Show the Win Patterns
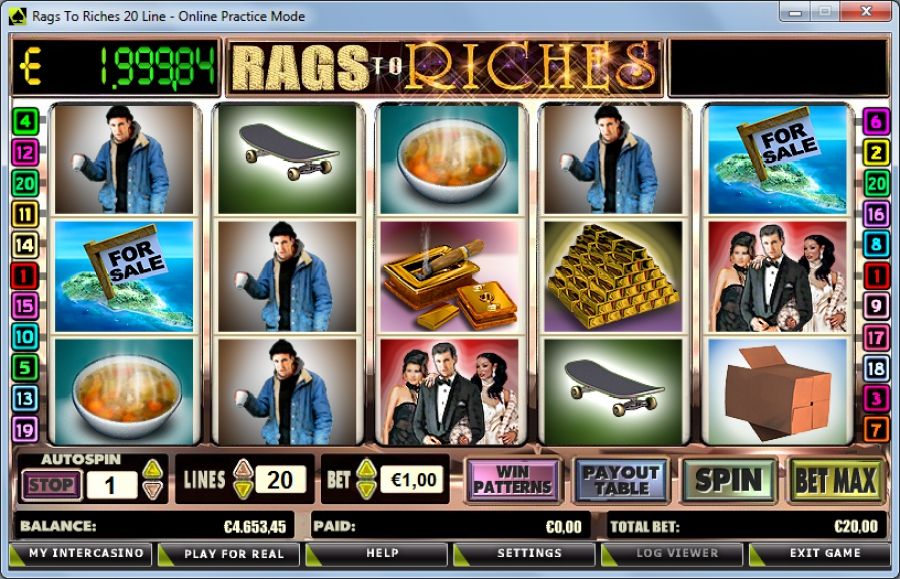This screenshot has width=900, height=579. (x=512, y=481)
